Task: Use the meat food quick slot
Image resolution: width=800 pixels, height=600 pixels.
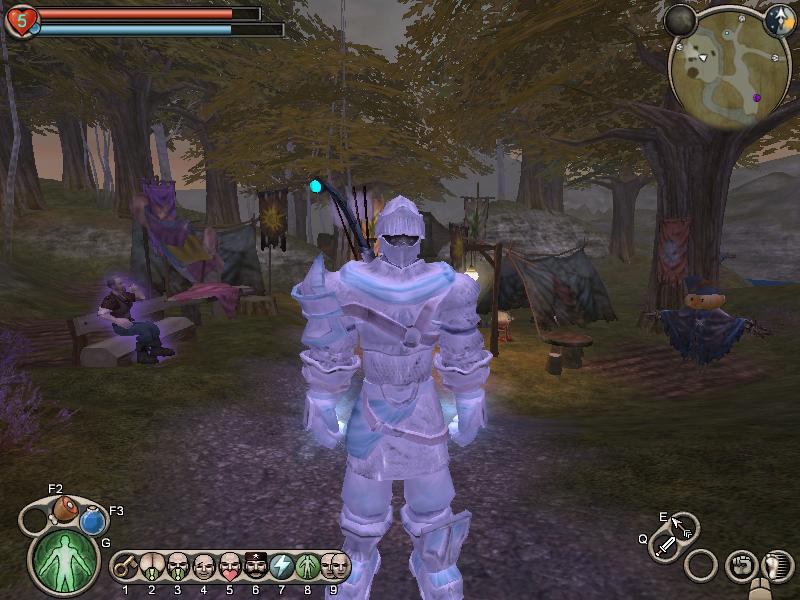Action: coord(64,508)
